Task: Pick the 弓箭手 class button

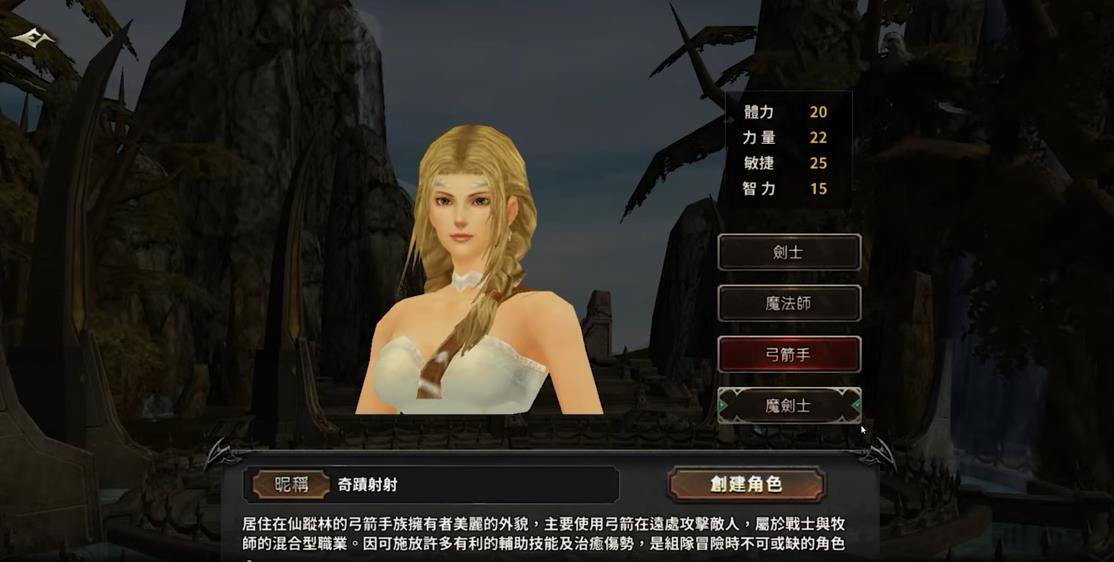Action: click(x=789, y=354)
